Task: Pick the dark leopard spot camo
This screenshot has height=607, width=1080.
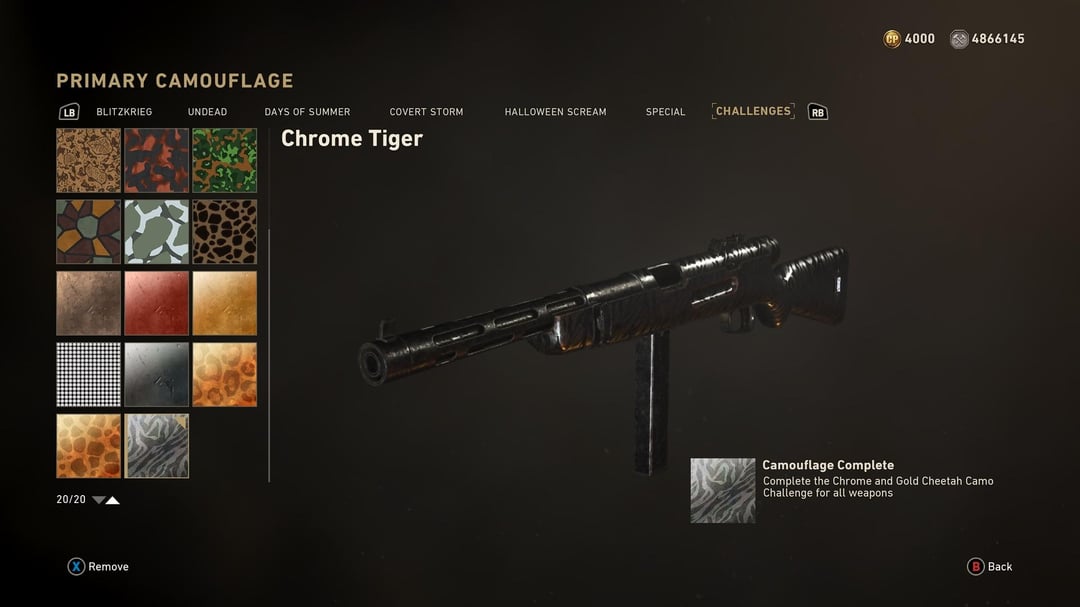Action: tap(225, 232)
